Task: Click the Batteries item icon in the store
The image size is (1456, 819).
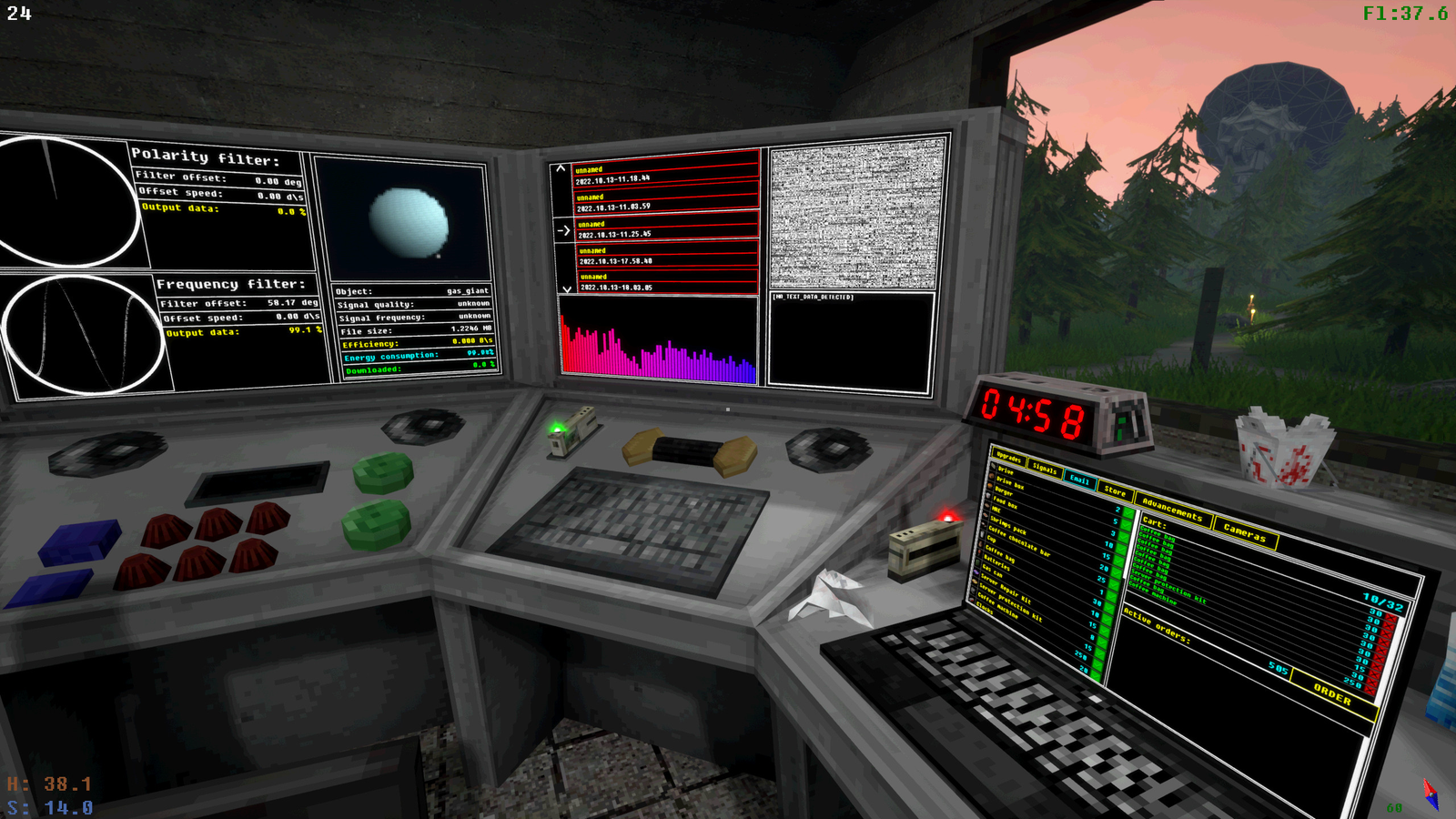Action: pos(979,561)
